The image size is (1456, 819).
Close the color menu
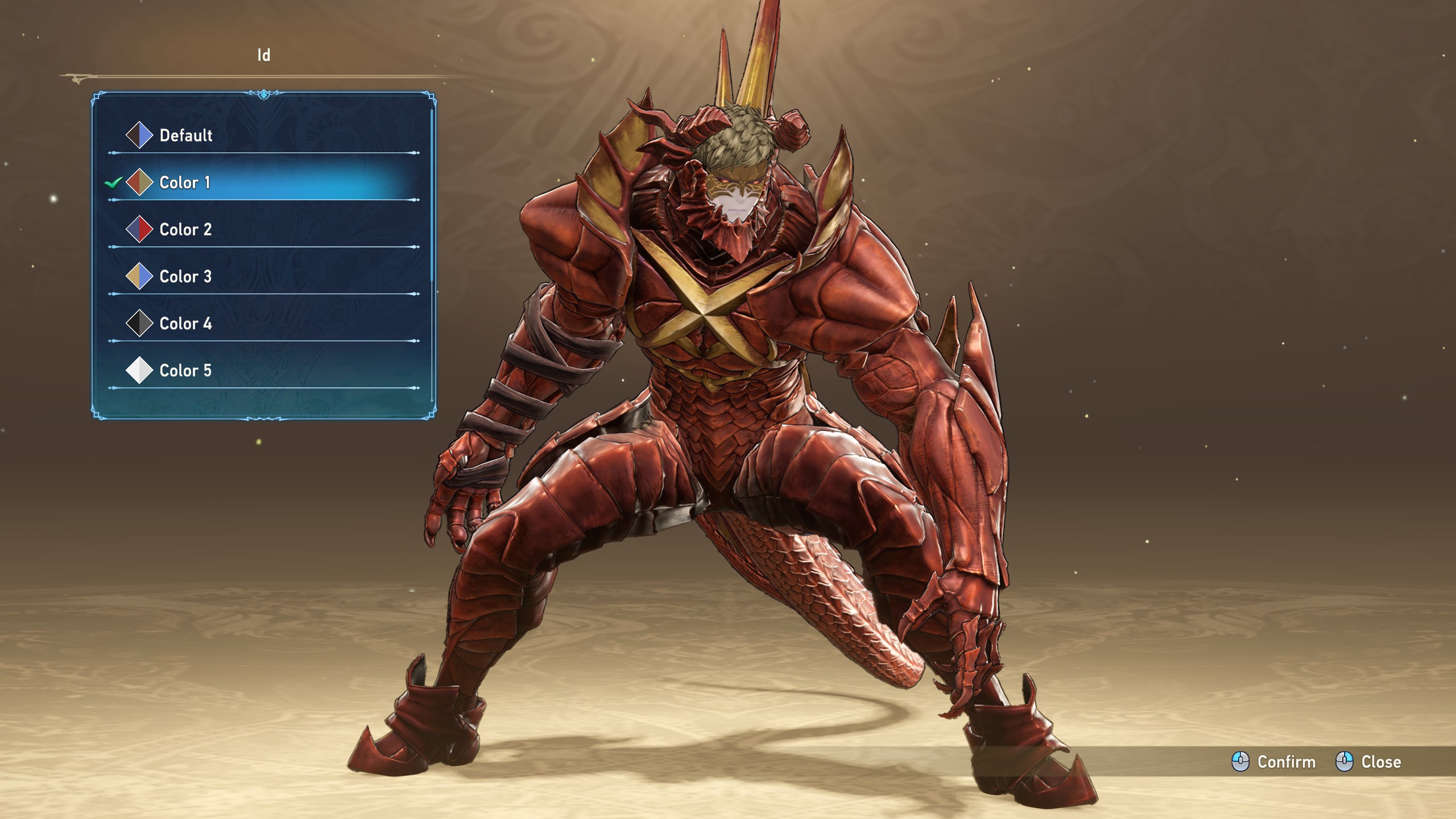click(x=1368, y=762)
